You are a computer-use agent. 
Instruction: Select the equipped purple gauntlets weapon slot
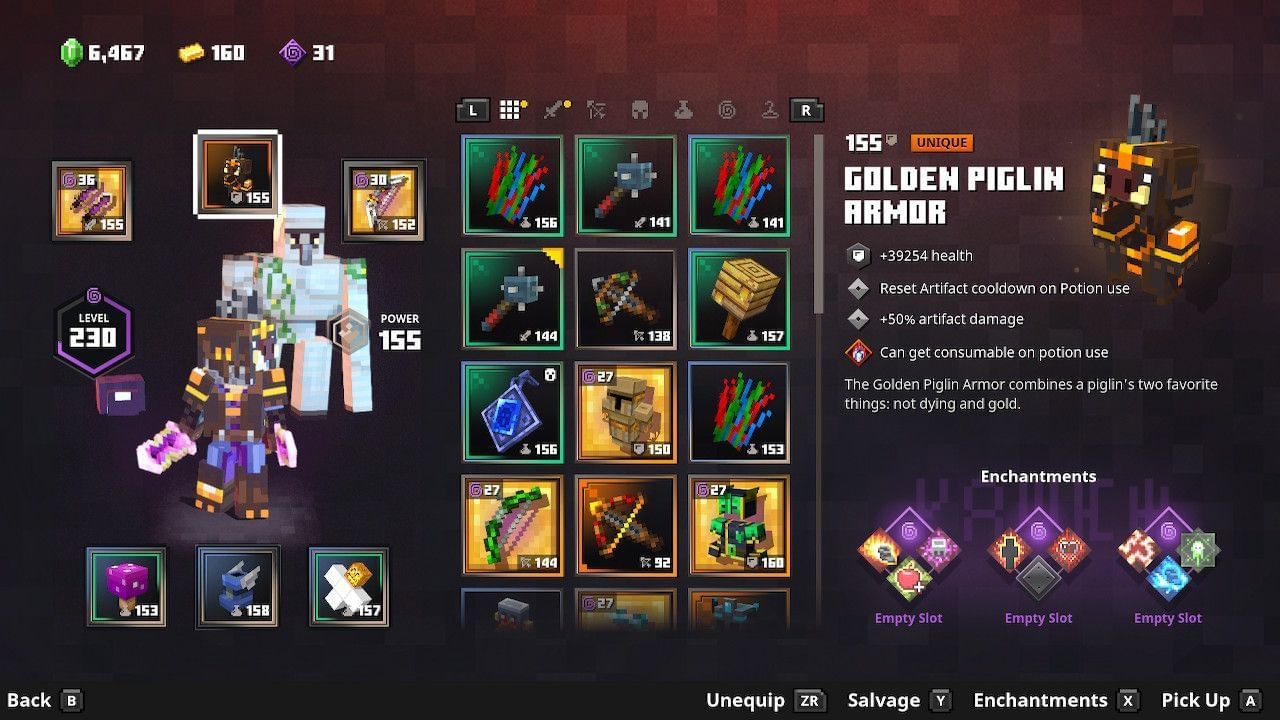tap(90, 197)
